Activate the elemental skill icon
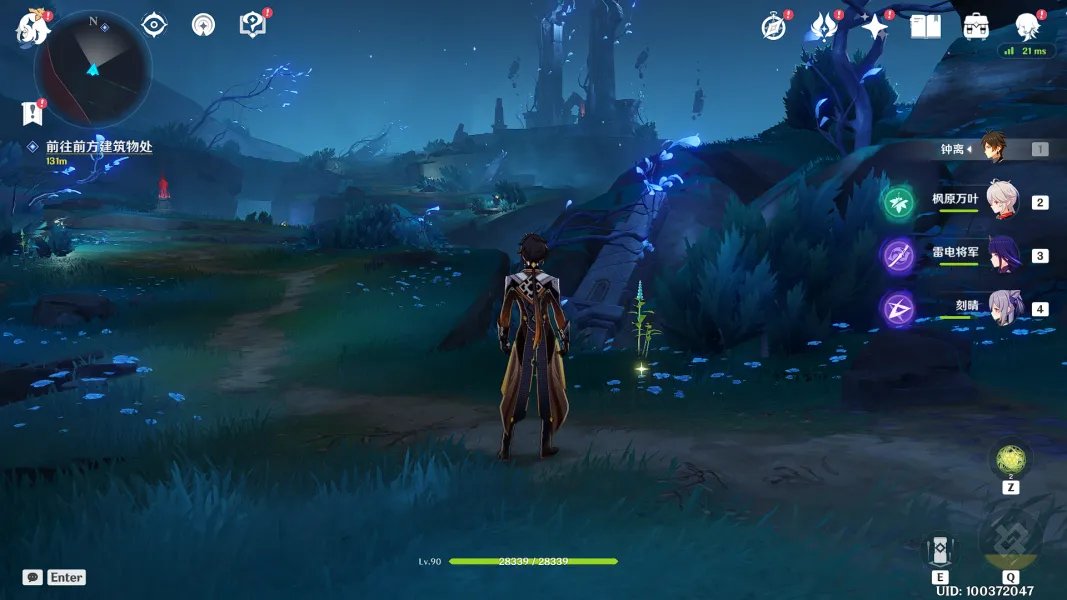The height and width of the screenshot is (600, 1067). coord(940,551)
